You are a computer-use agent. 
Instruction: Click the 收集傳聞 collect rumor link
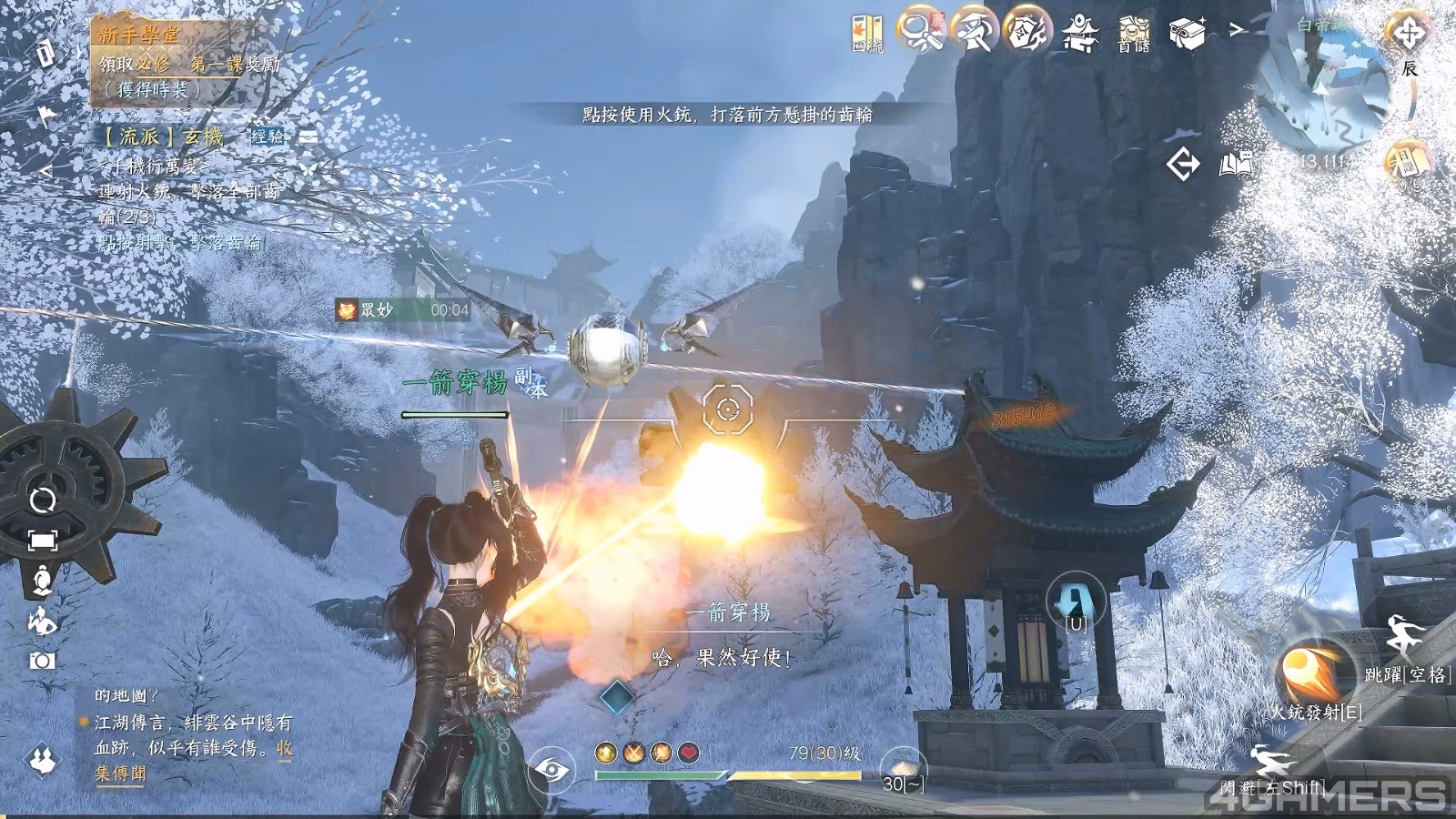(119, 773)
